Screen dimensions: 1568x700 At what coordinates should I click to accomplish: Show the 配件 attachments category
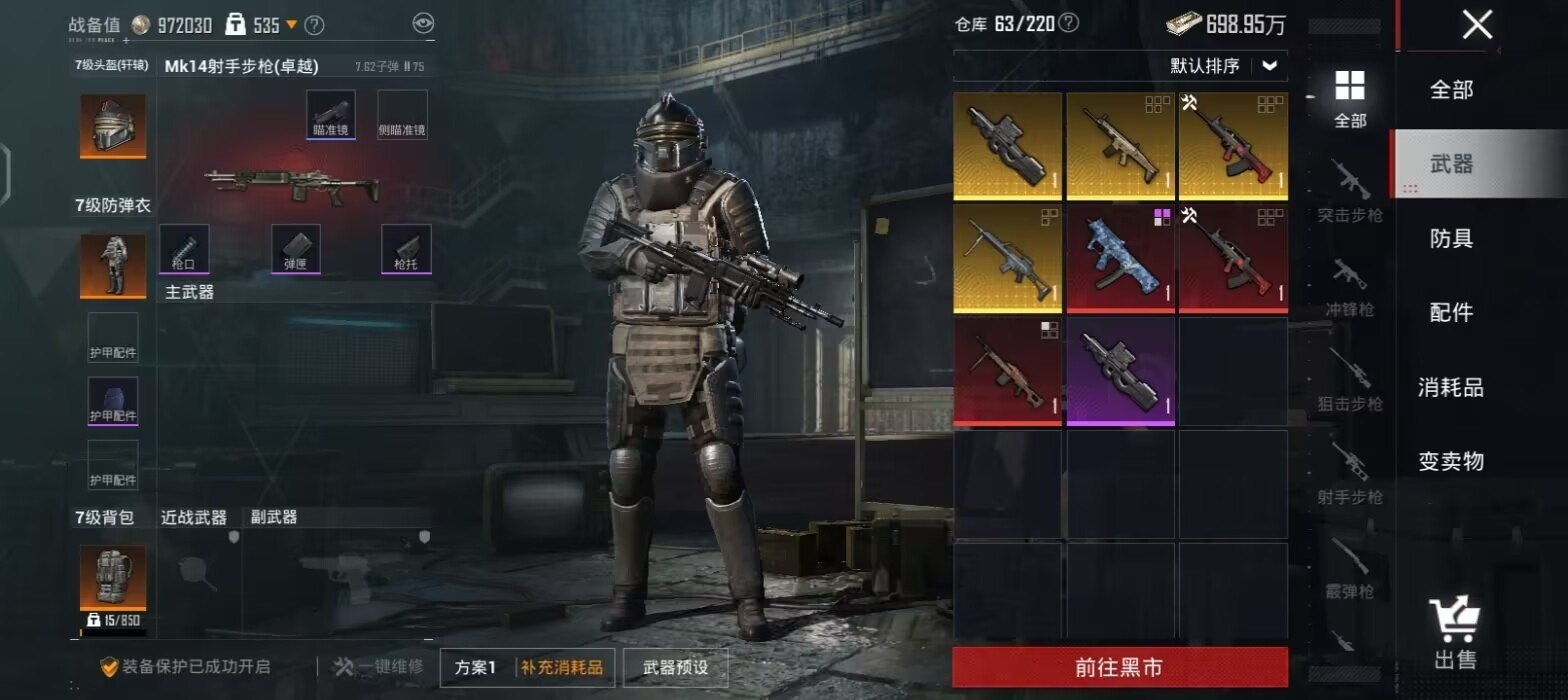point(1451,312)
